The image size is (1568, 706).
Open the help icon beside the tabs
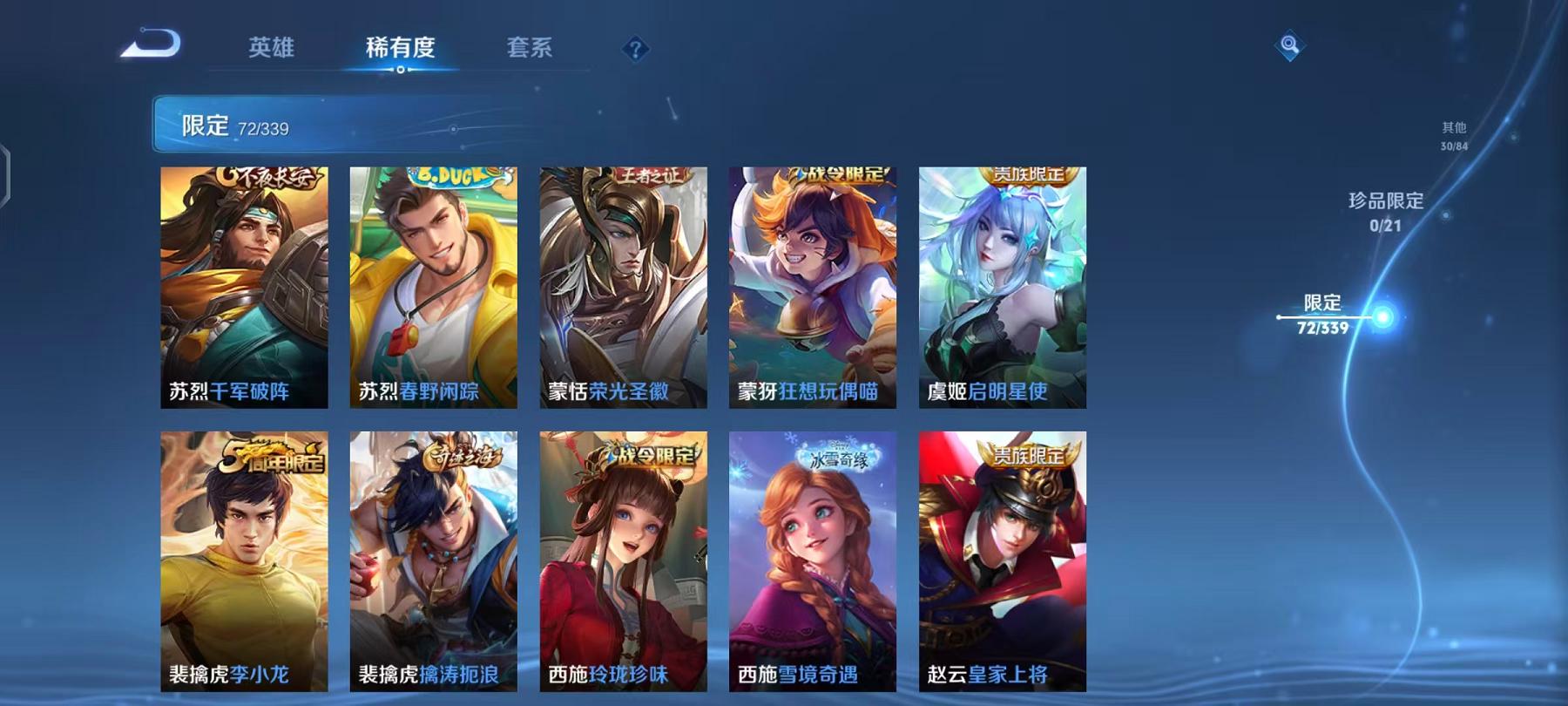pyautogui.click(x=634, y=50)
